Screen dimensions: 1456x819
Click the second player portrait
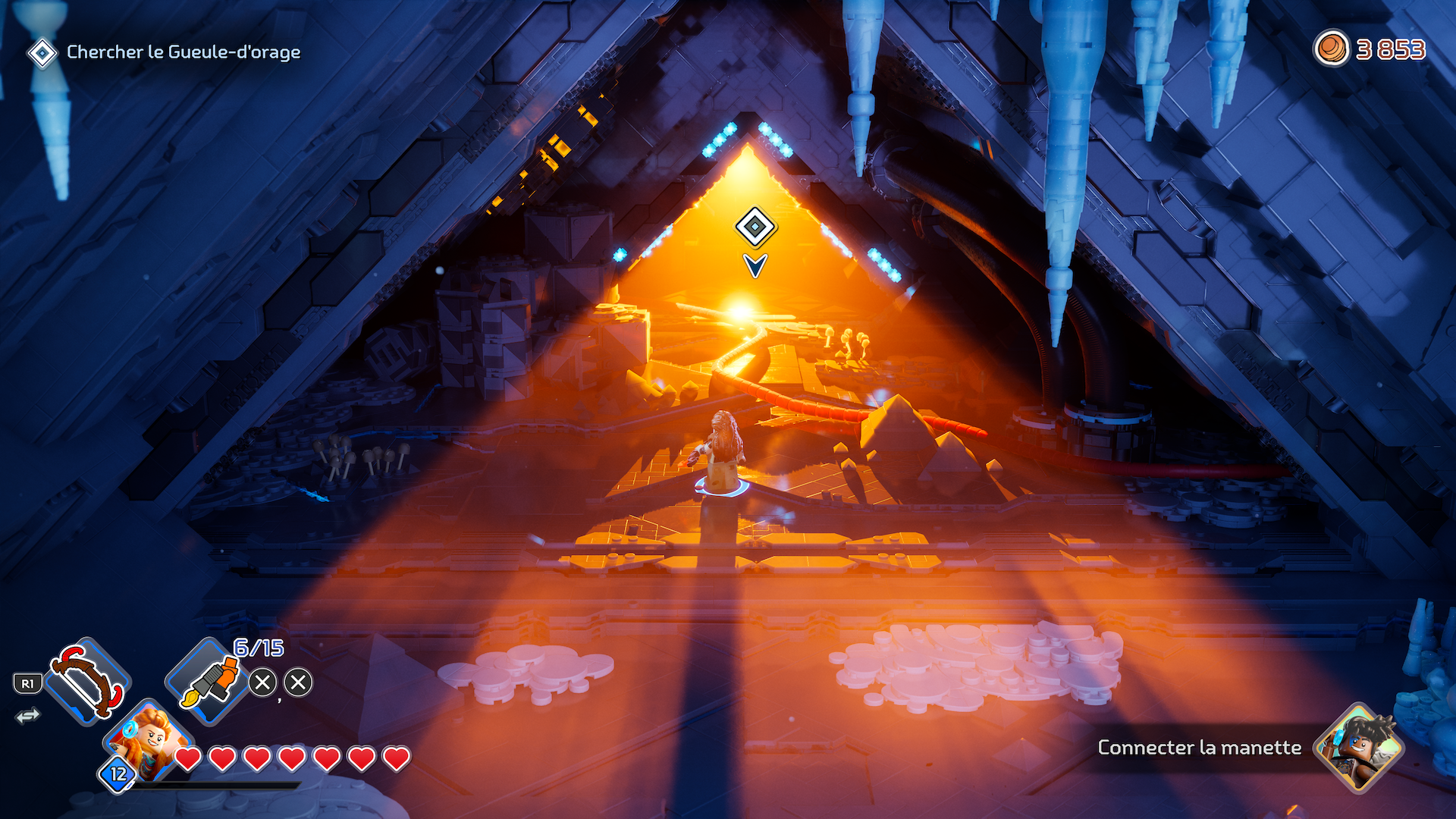[x=1360, y=747]
